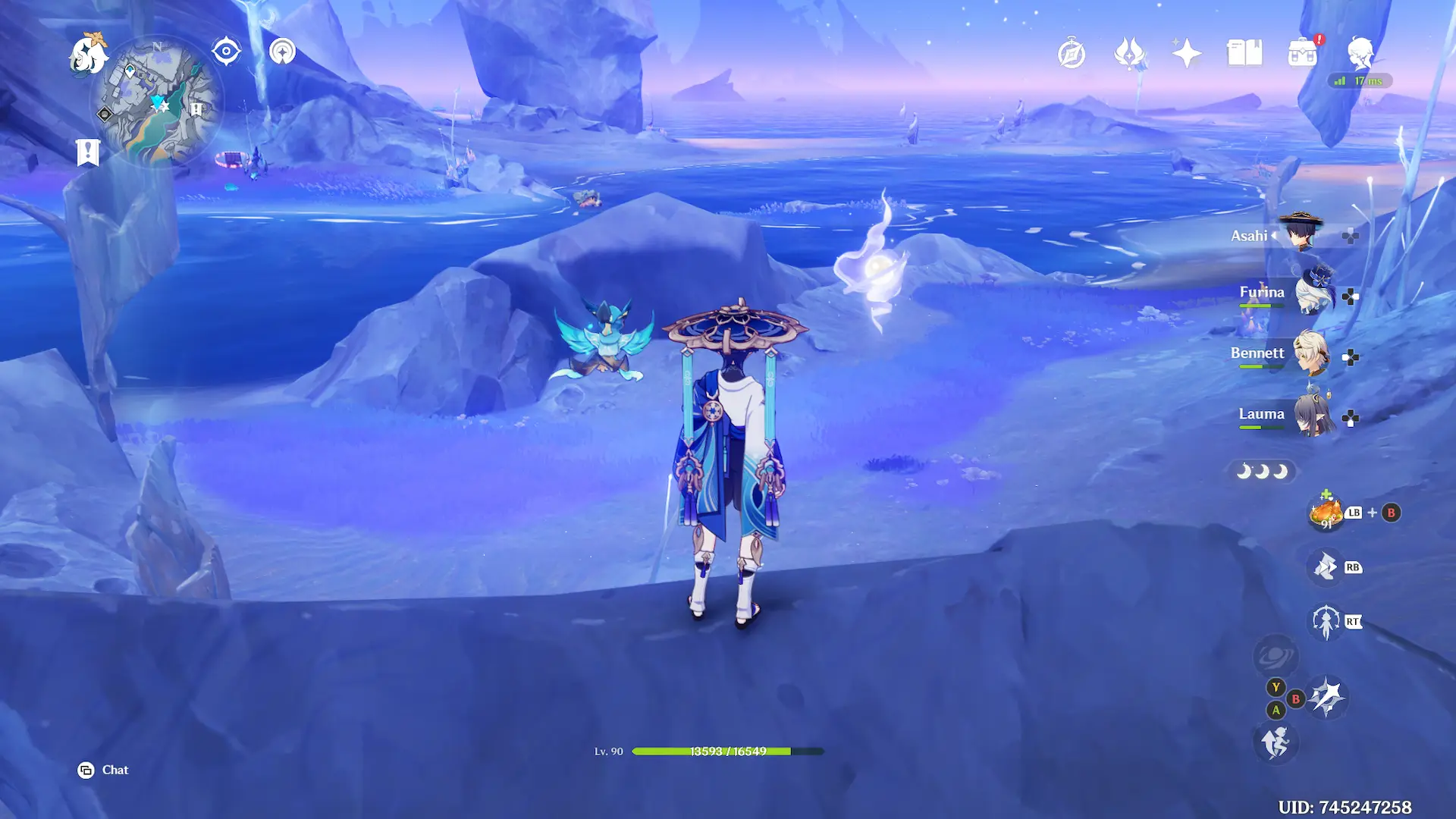Switch to party member Bennett

(1310, 354)
